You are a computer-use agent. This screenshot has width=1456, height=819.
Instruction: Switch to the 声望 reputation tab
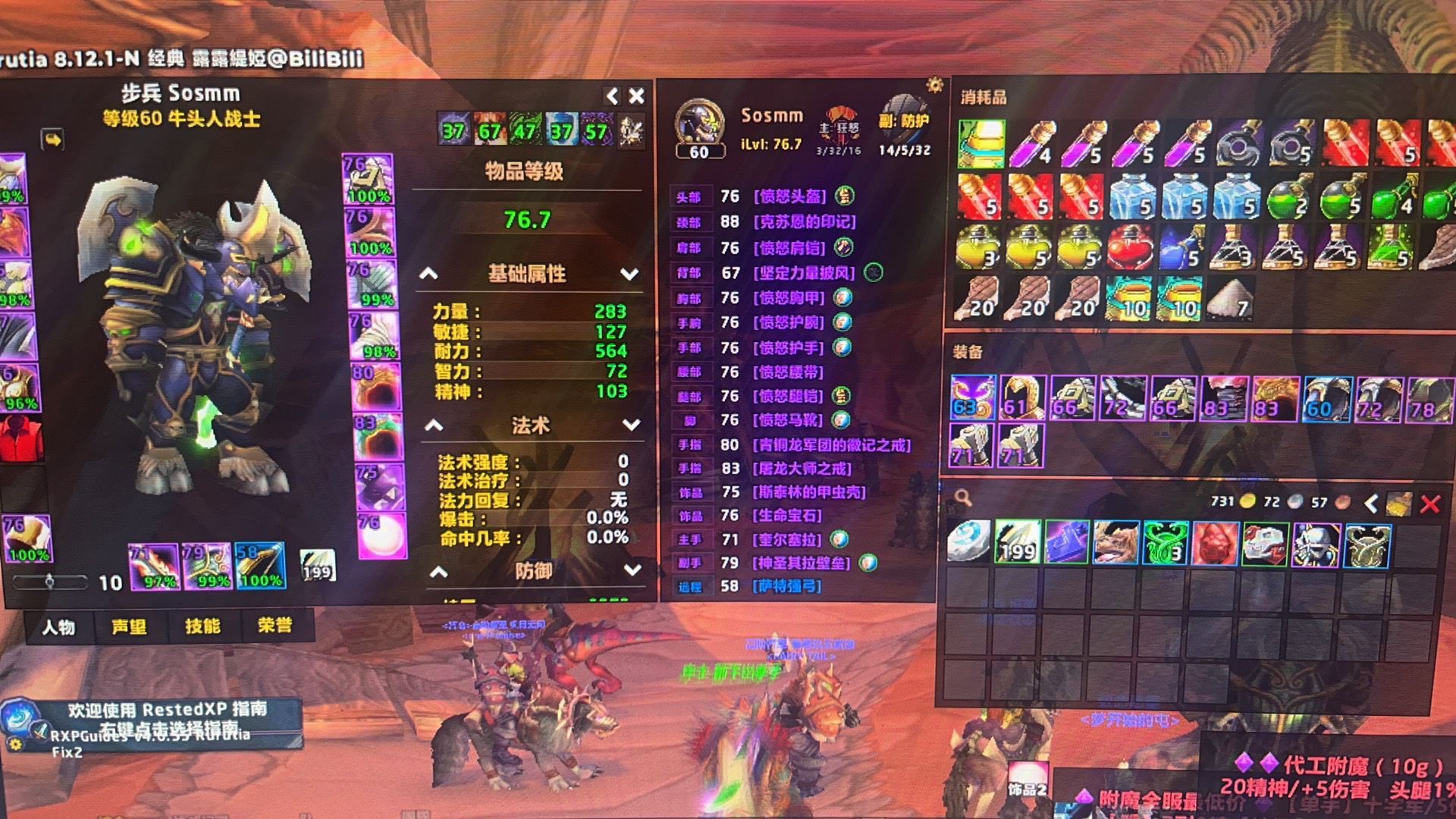pos(129,627)
